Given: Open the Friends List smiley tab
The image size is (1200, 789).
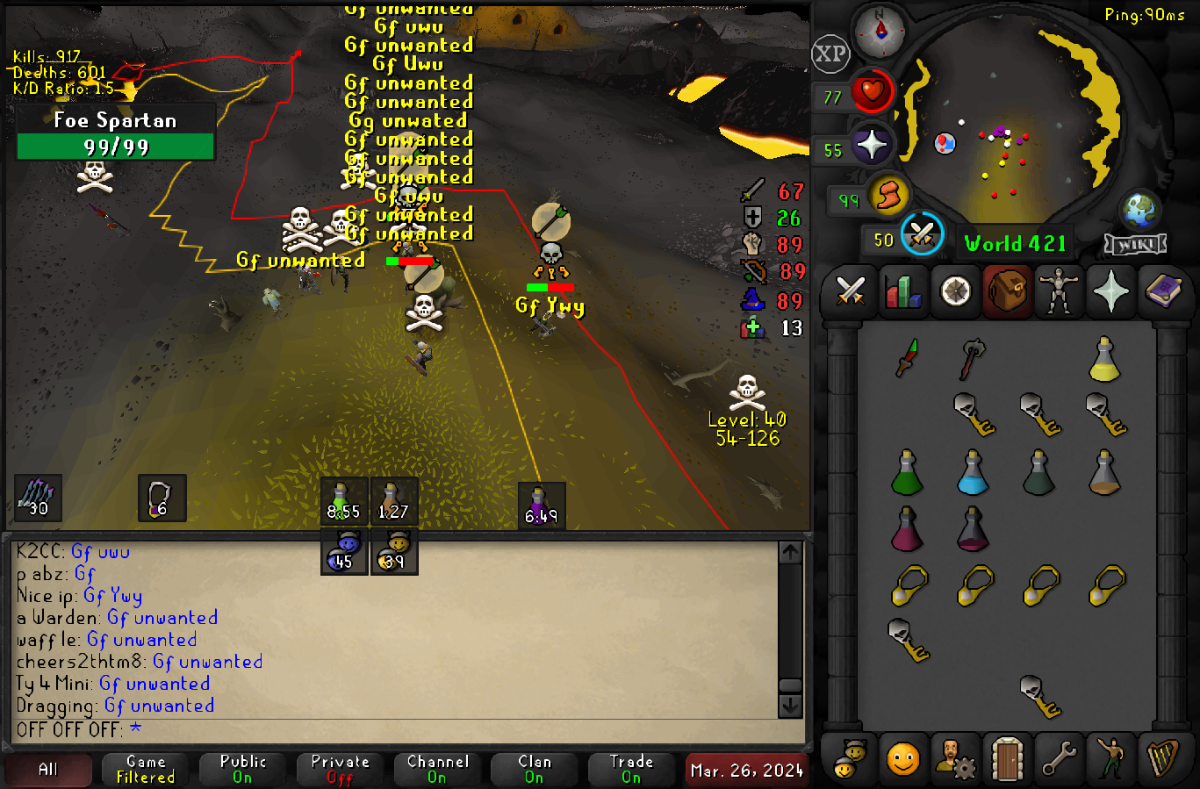Looking at the screenshot, I should pos(902,758).
